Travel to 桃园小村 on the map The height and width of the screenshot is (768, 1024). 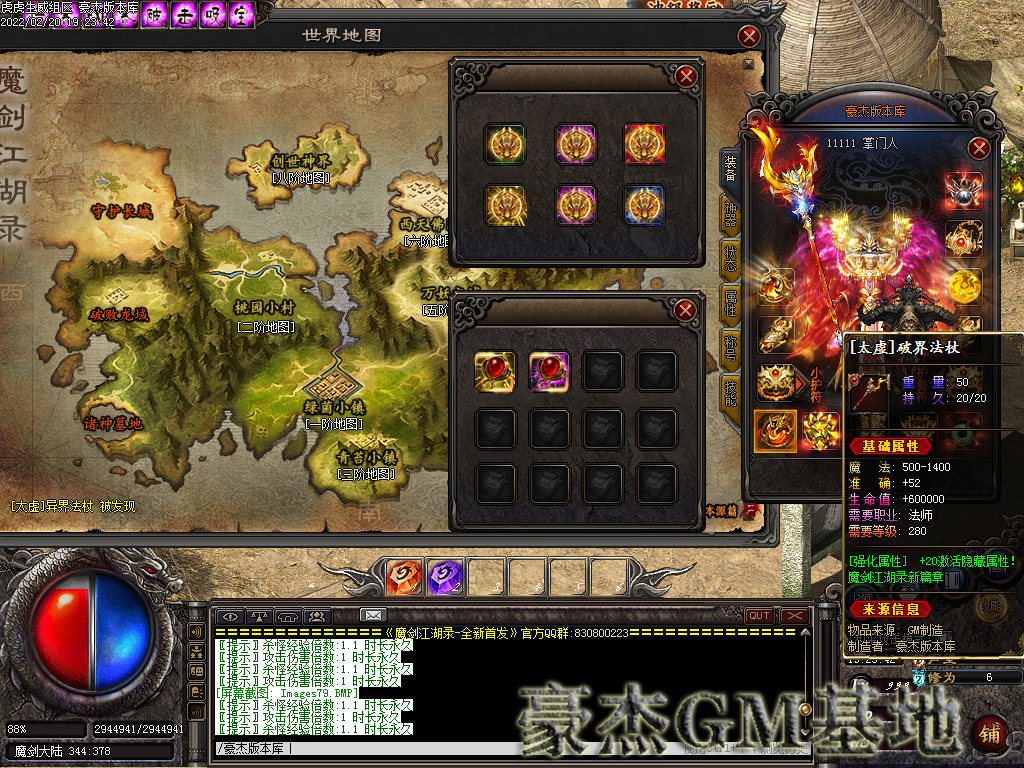click(x=264, y=308)
